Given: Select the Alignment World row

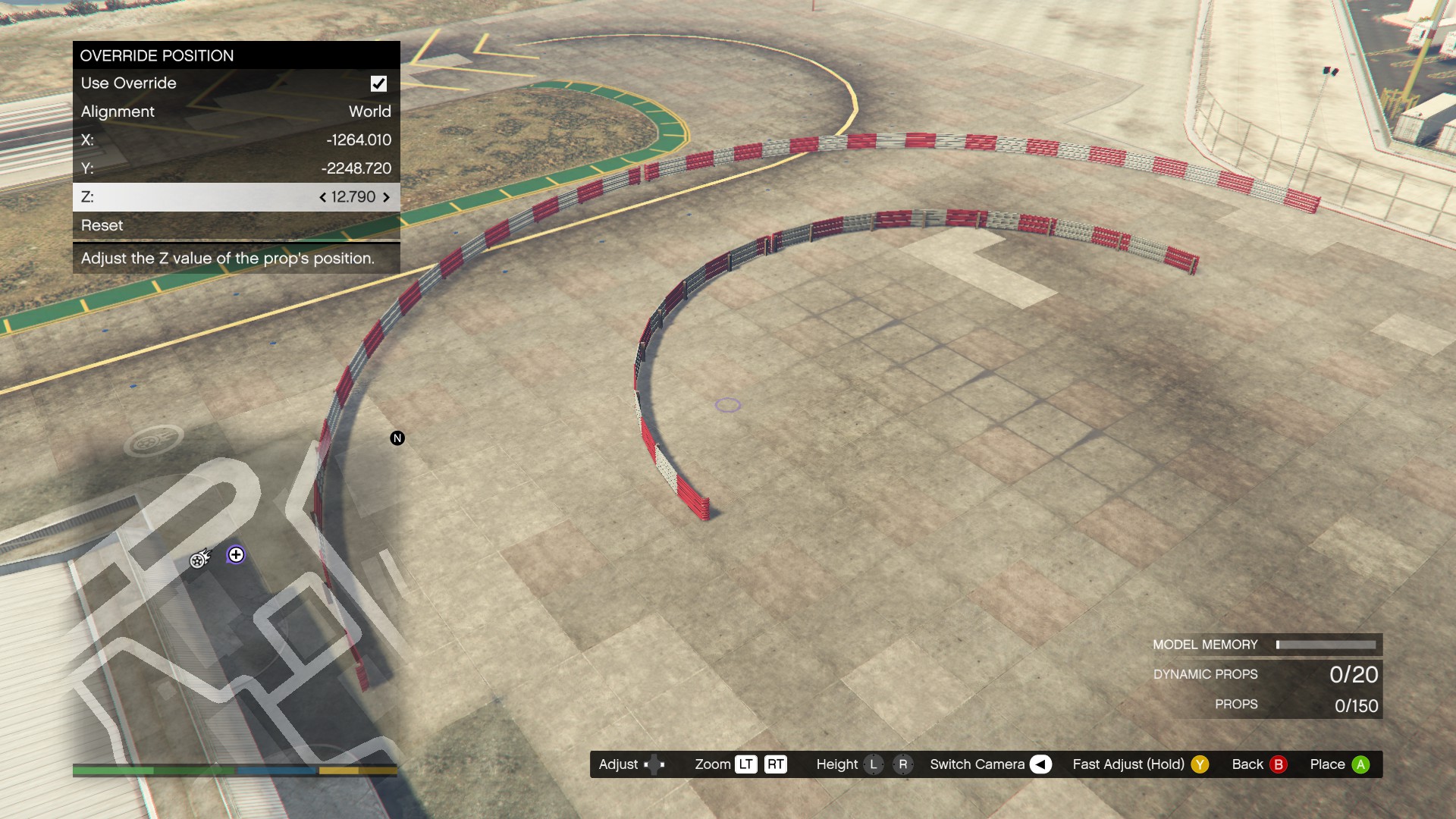Looking at the screenshot, I should pos(236,111).
